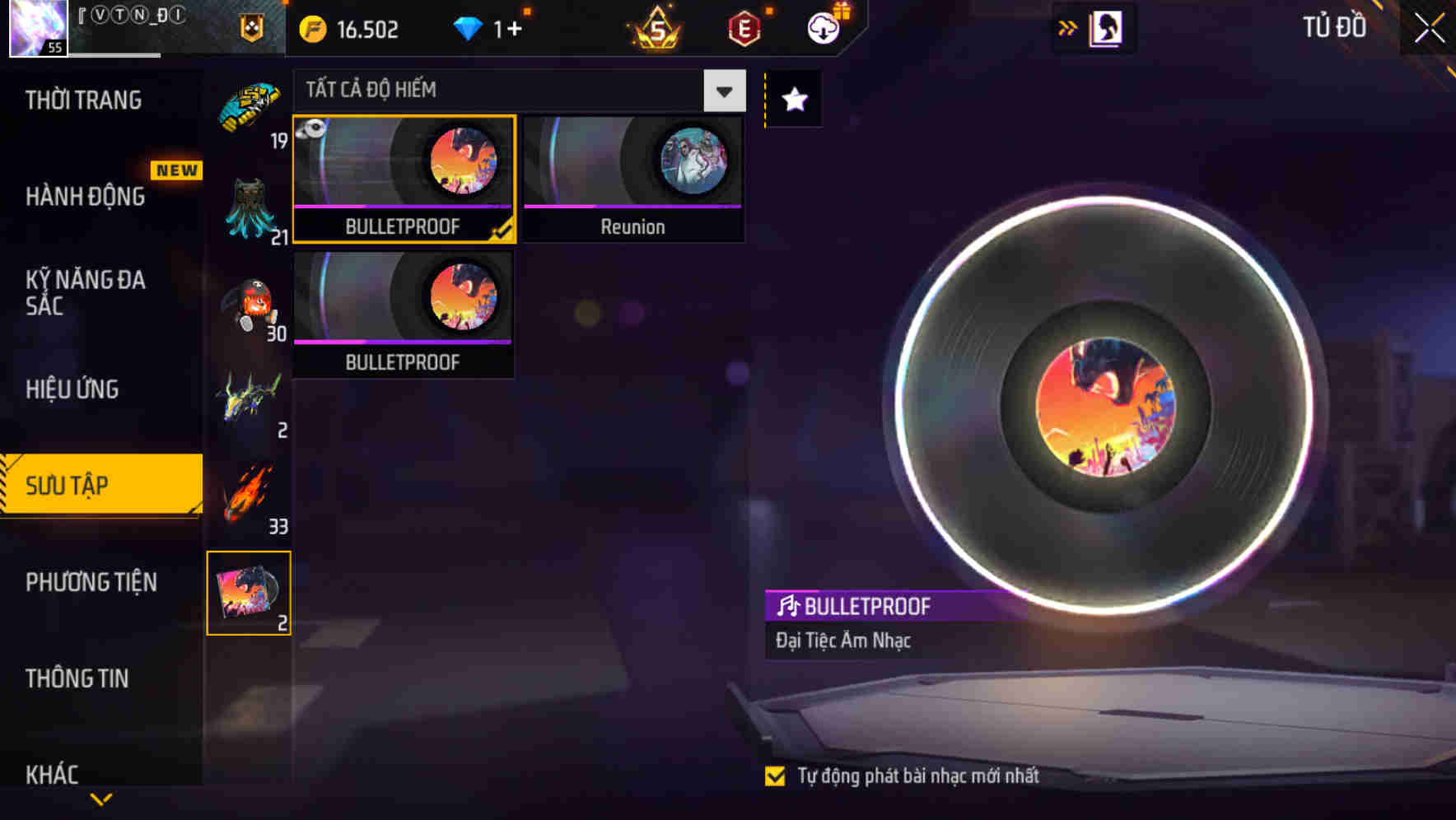Click the red E event badge
The height and width of the screenshot is (820, 1456).
coord(742,28)
